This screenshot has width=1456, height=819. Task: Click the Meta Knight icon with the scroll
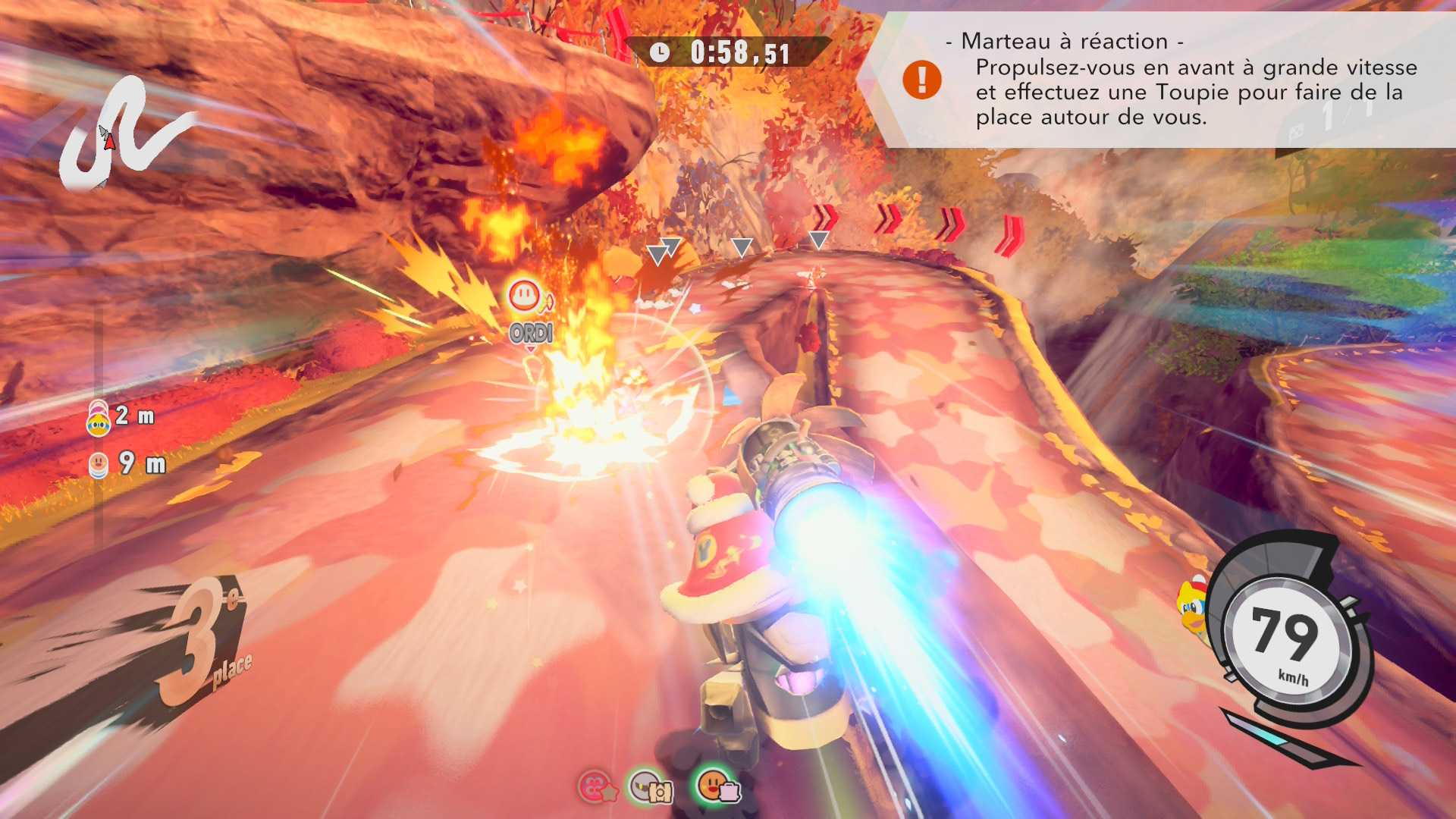tap(649, 786)
